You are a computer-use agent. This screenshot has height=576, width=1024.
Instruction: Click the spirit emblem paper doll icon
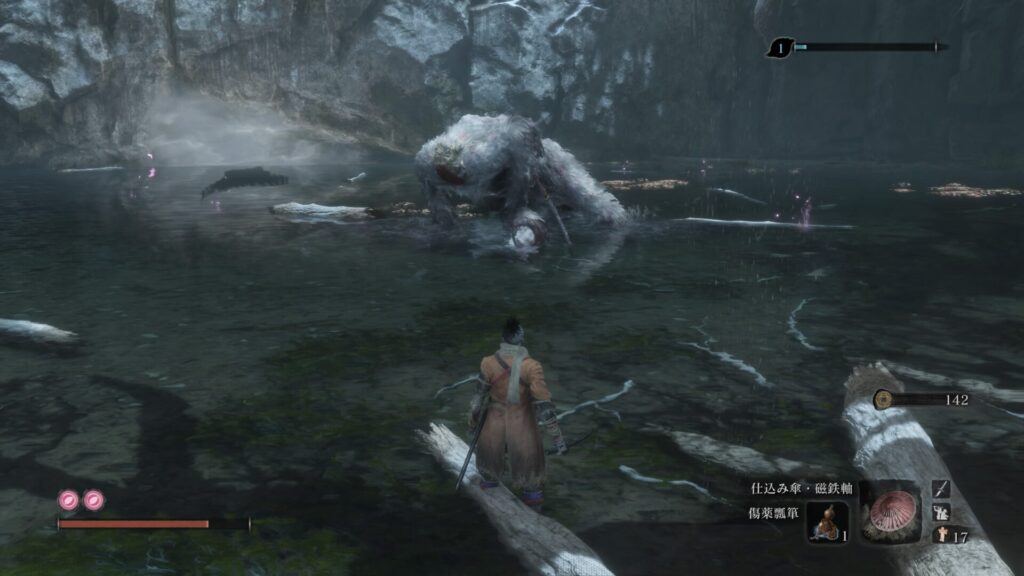click(940, 535)
